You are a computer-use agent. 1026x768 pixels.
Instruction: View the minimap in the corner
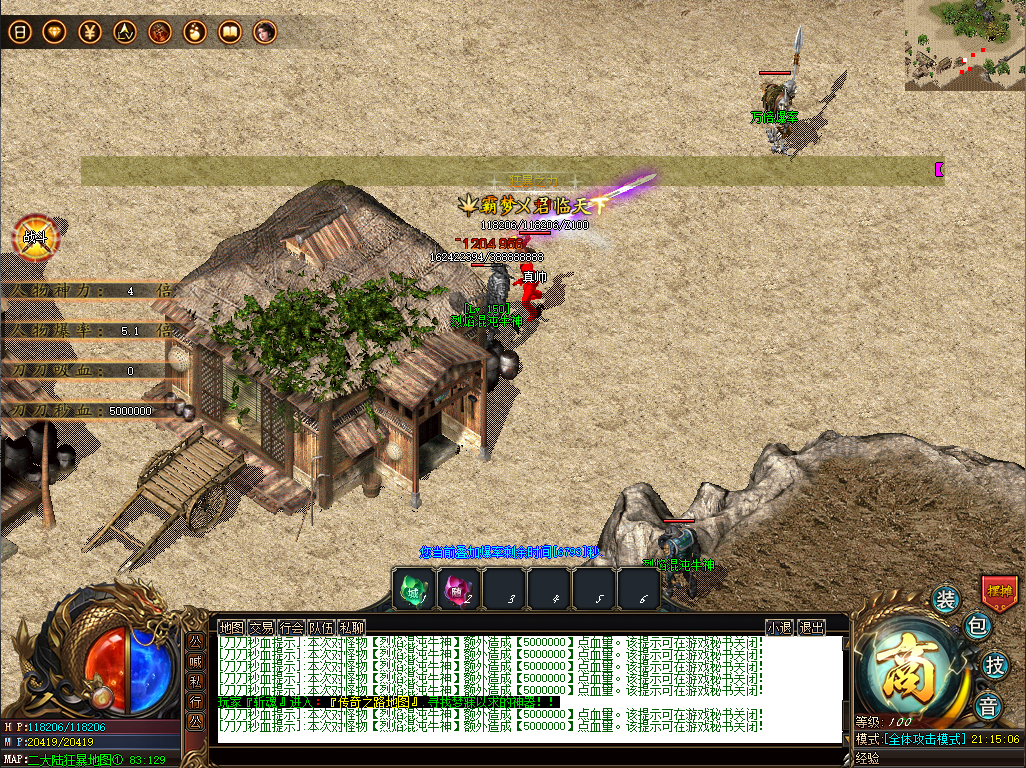coord(964,45)
